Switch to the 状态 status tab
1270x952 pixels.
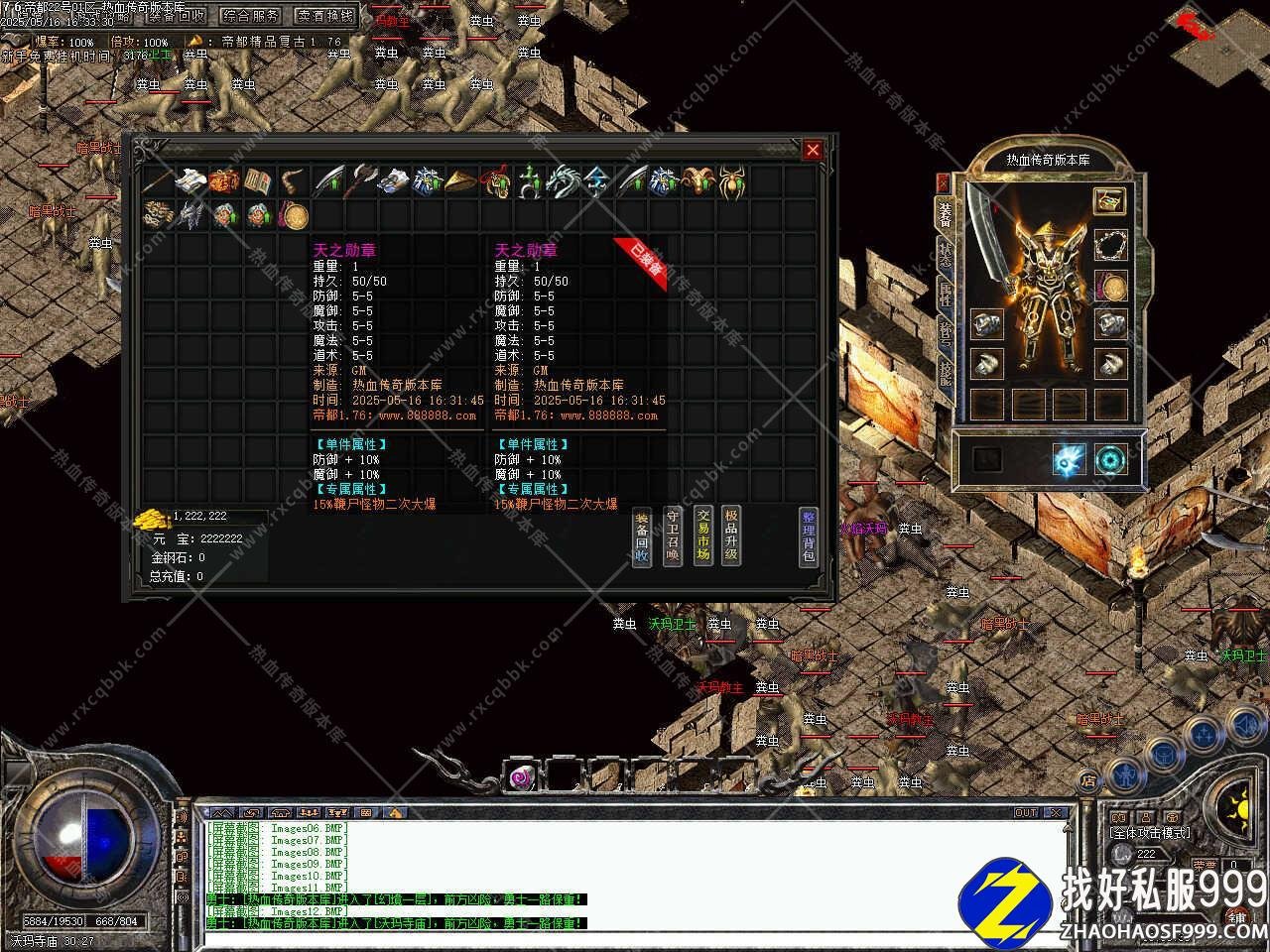(945, 252)
